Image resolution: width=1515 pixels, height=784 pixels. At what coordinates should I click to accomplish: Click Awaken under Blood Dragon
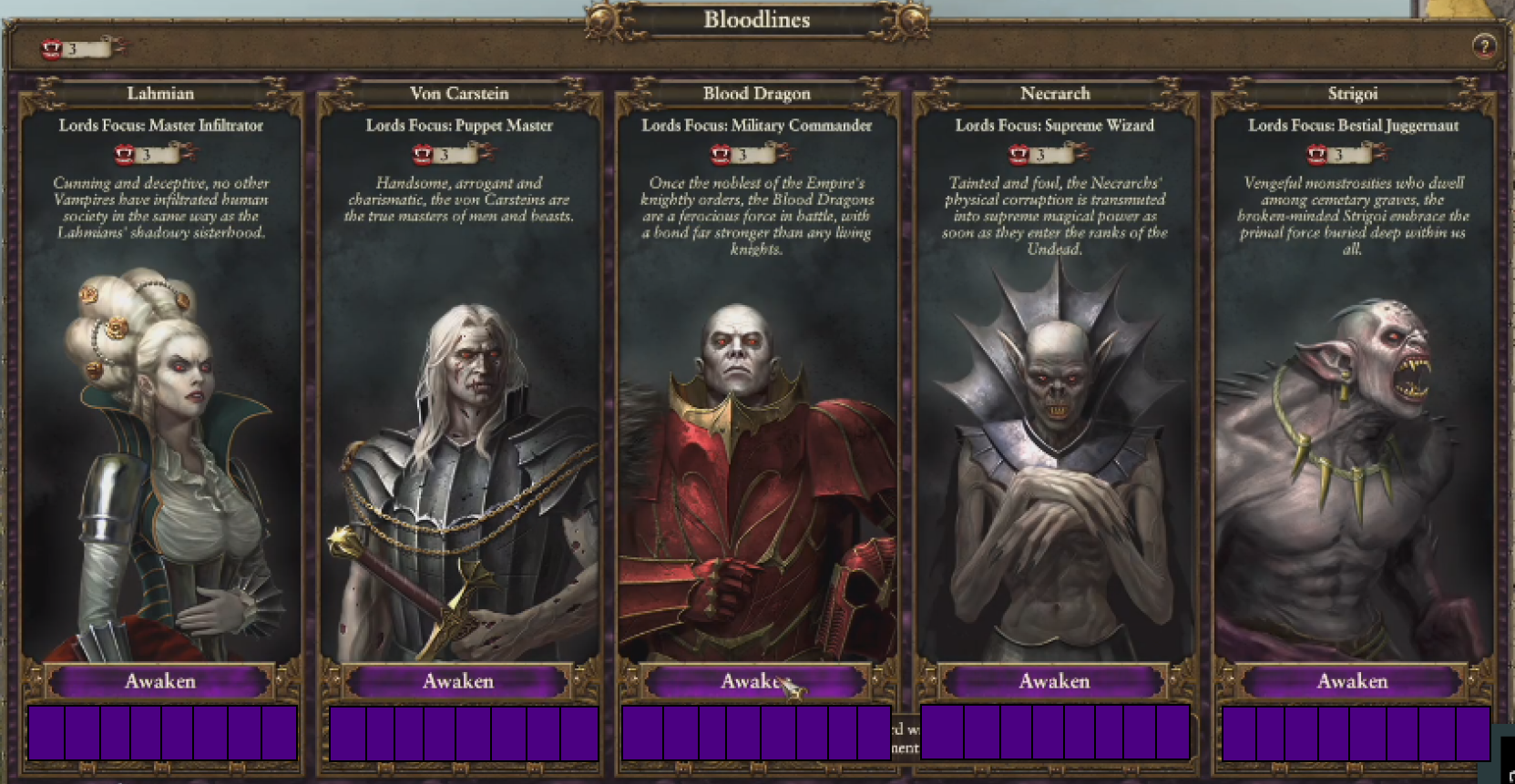coord(755,681)
